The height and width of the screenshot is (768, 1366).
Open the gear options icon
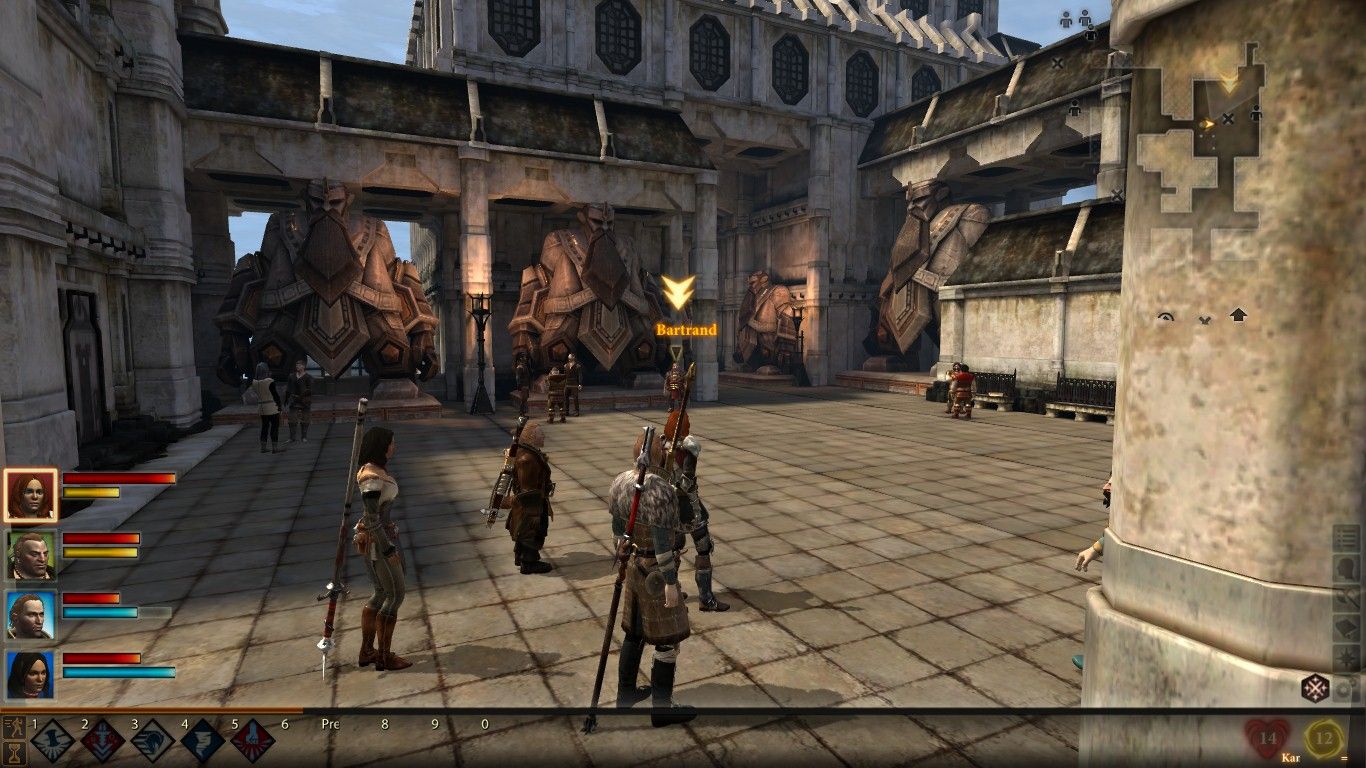[1347, 688]
